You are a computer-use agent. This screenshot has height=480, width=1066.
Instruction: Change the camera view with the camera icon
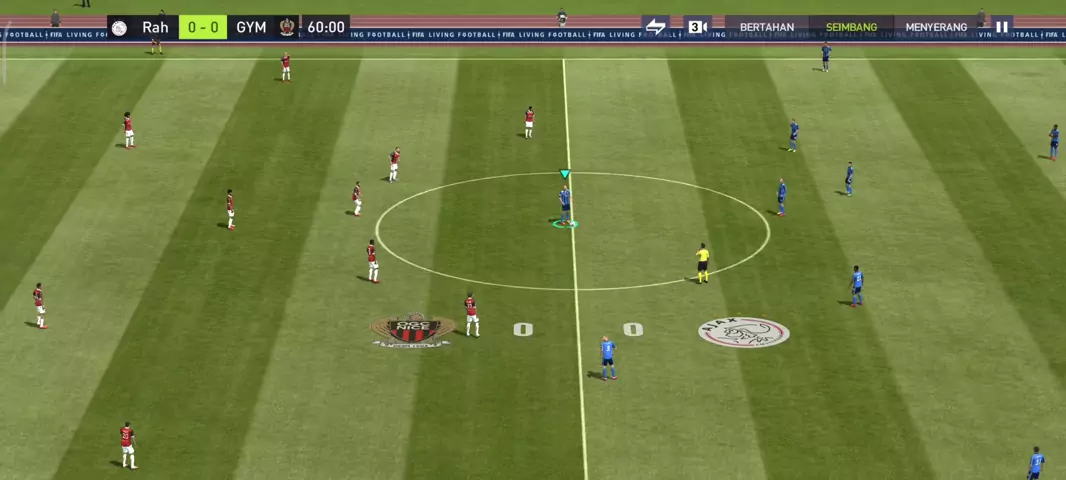(697, 27)
